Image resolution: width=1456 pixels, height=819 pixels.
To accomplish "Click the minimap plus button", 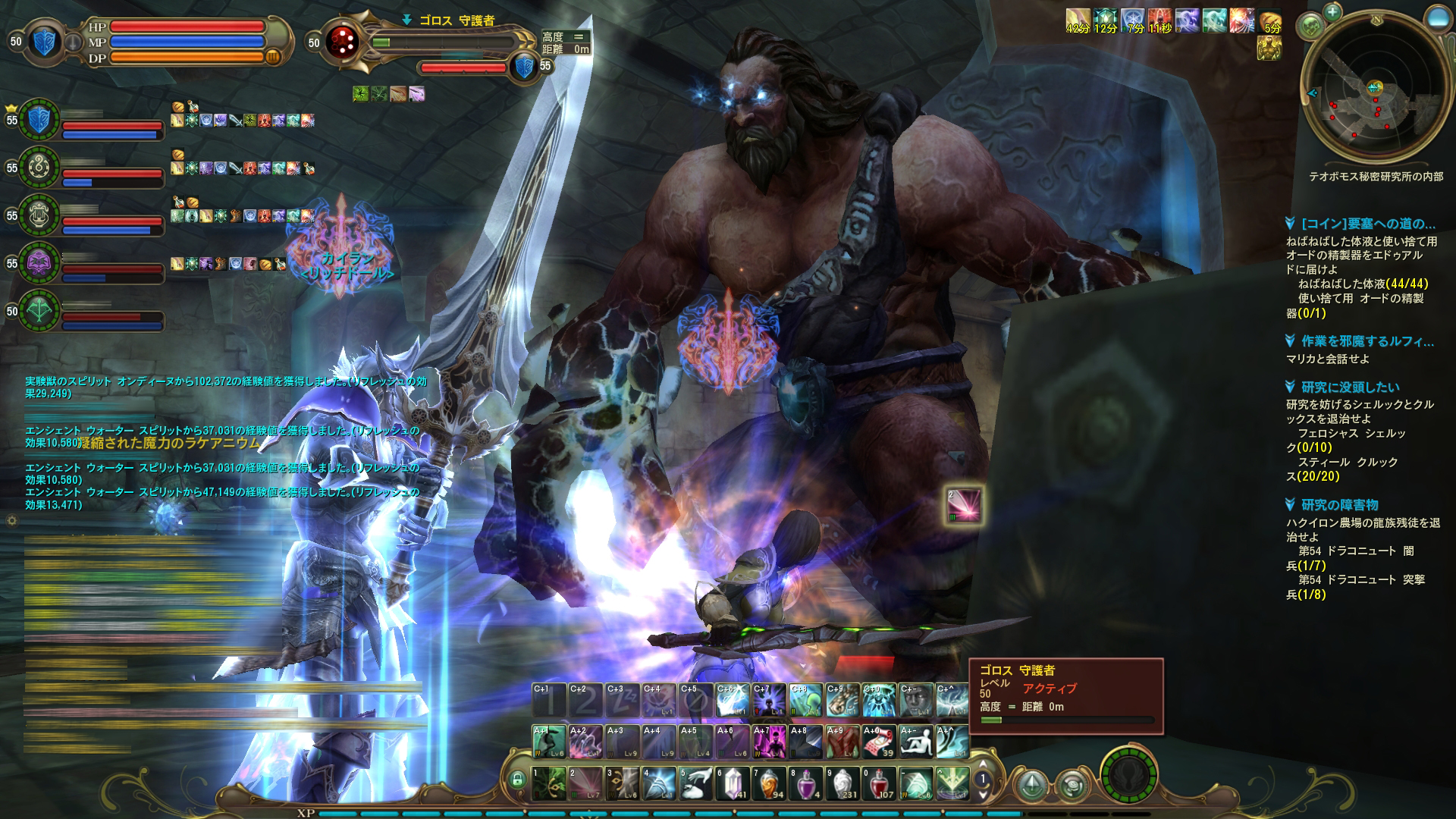I will pos(1332,12).
